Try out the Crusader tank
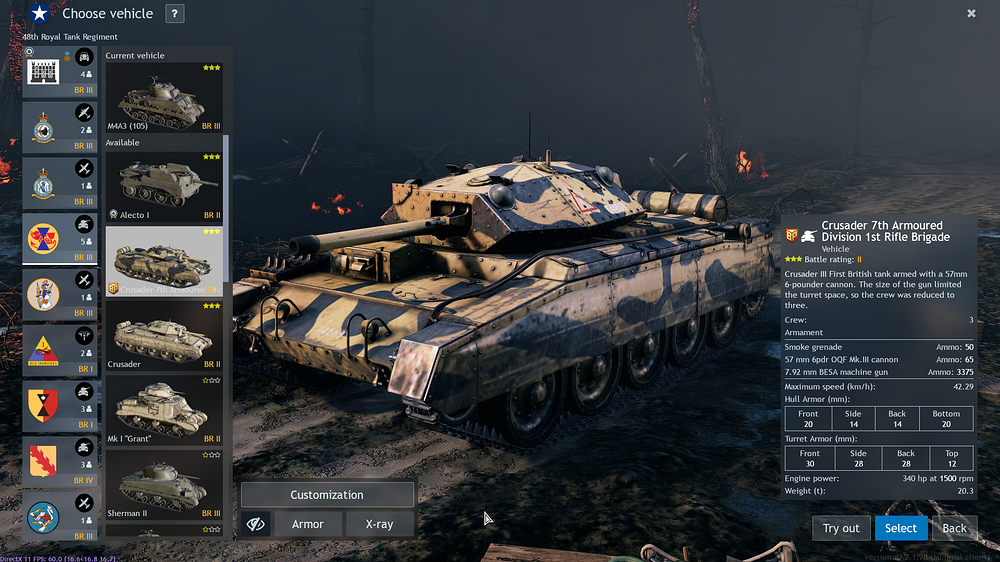The image size is (1000, 562). click(841, 528)
